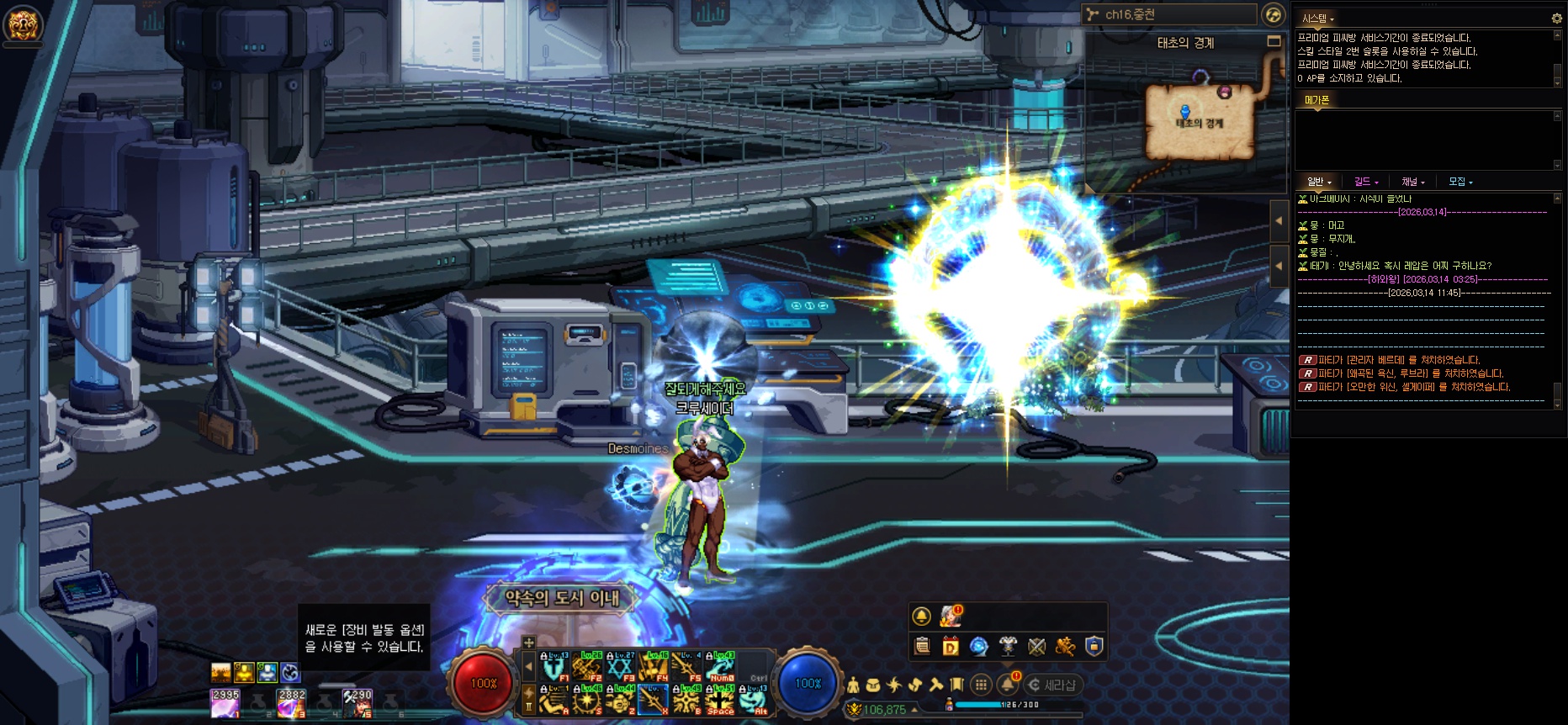The height and width of the screenshot is (725, 1568).
Task: Switch to the 길드 chat tab
Action: tap(1365, 182)
